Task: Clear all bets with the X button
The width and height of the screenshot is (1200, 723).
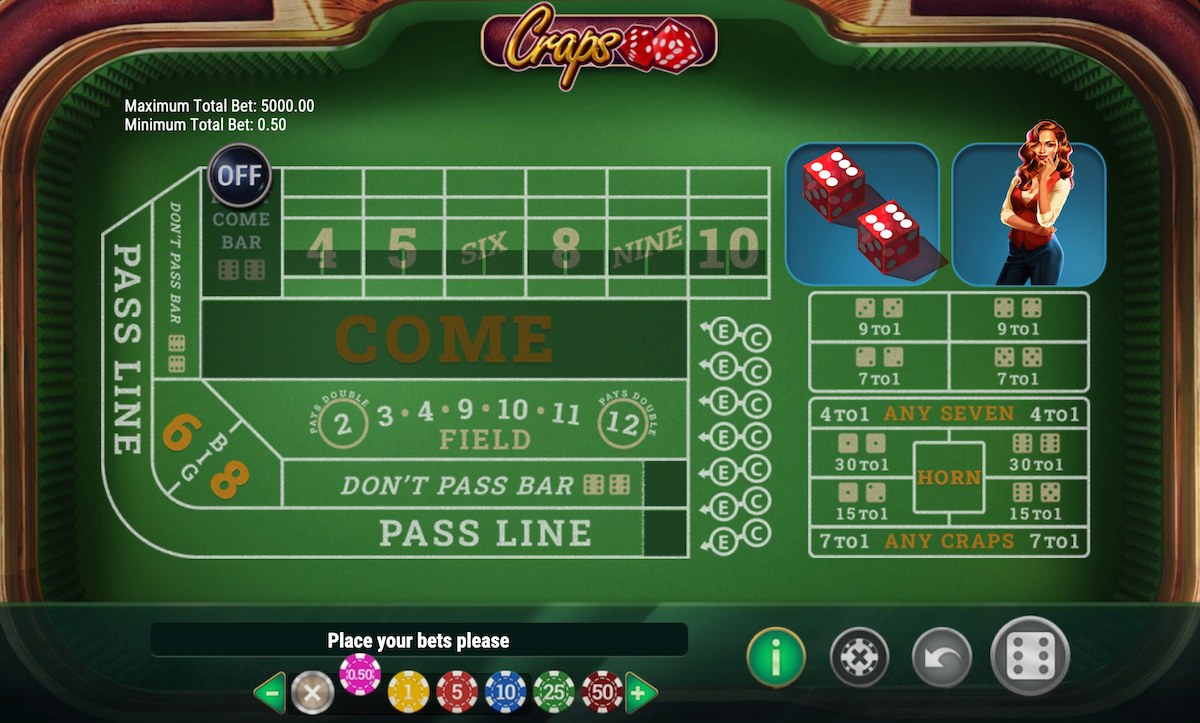Action: coord(860,658)
